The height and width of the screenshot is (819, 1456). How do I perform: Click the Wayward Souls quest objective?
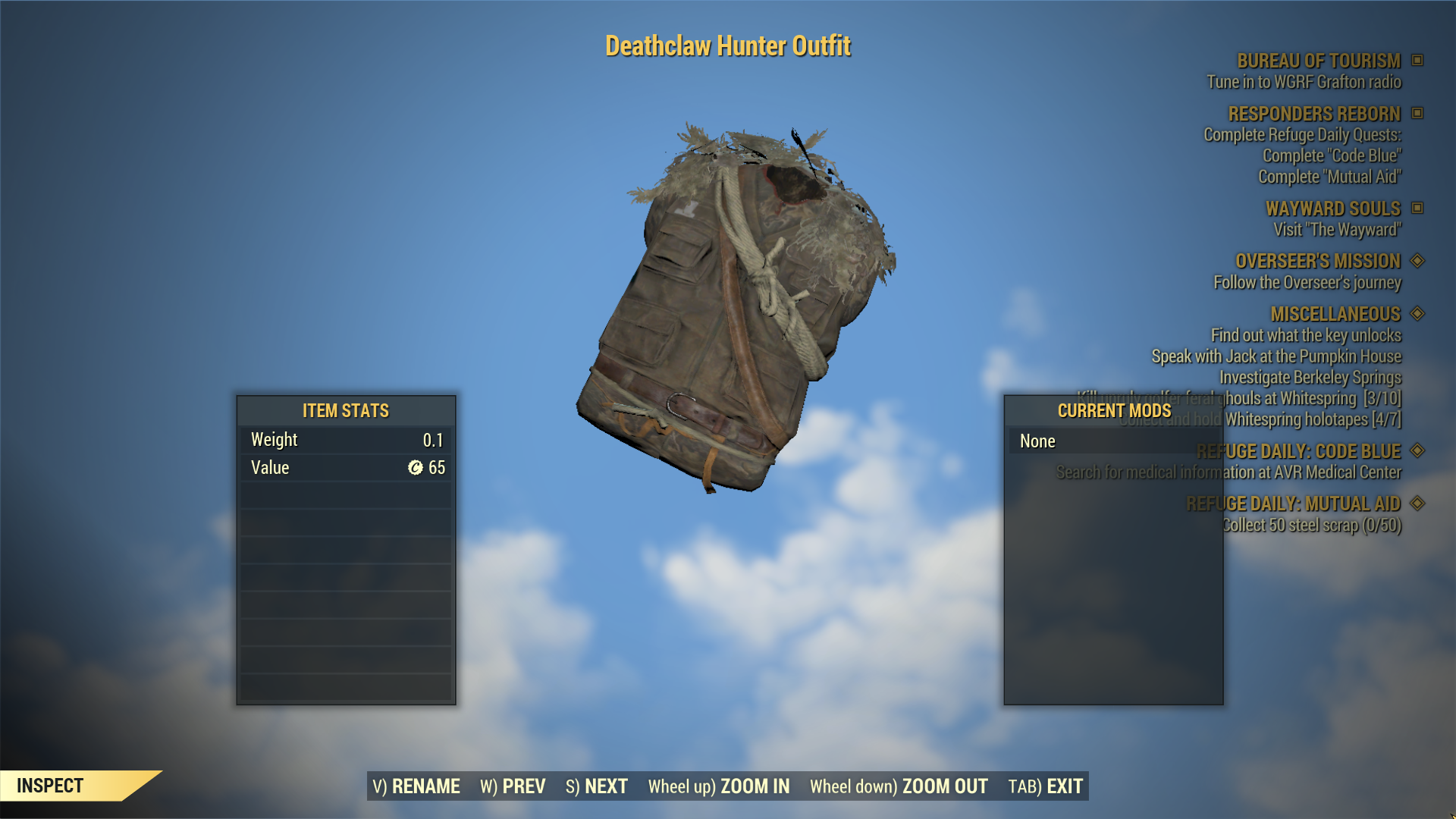(x=1337, y=230)
